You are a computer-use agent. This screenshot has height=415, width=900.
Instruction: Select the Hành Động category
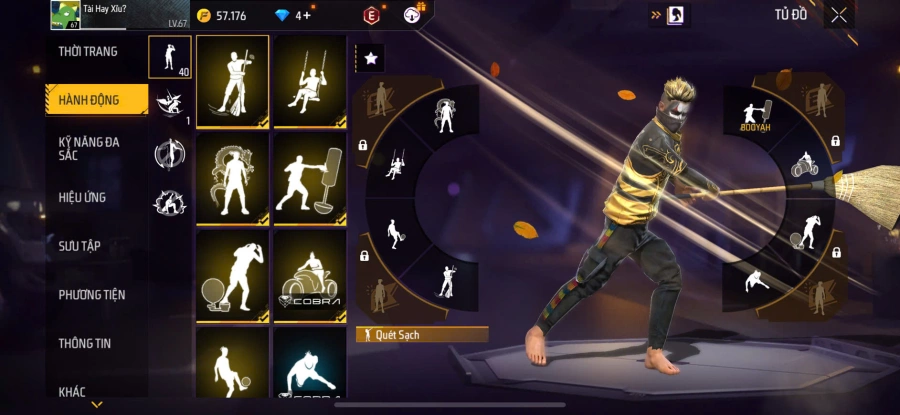[89, 100]
